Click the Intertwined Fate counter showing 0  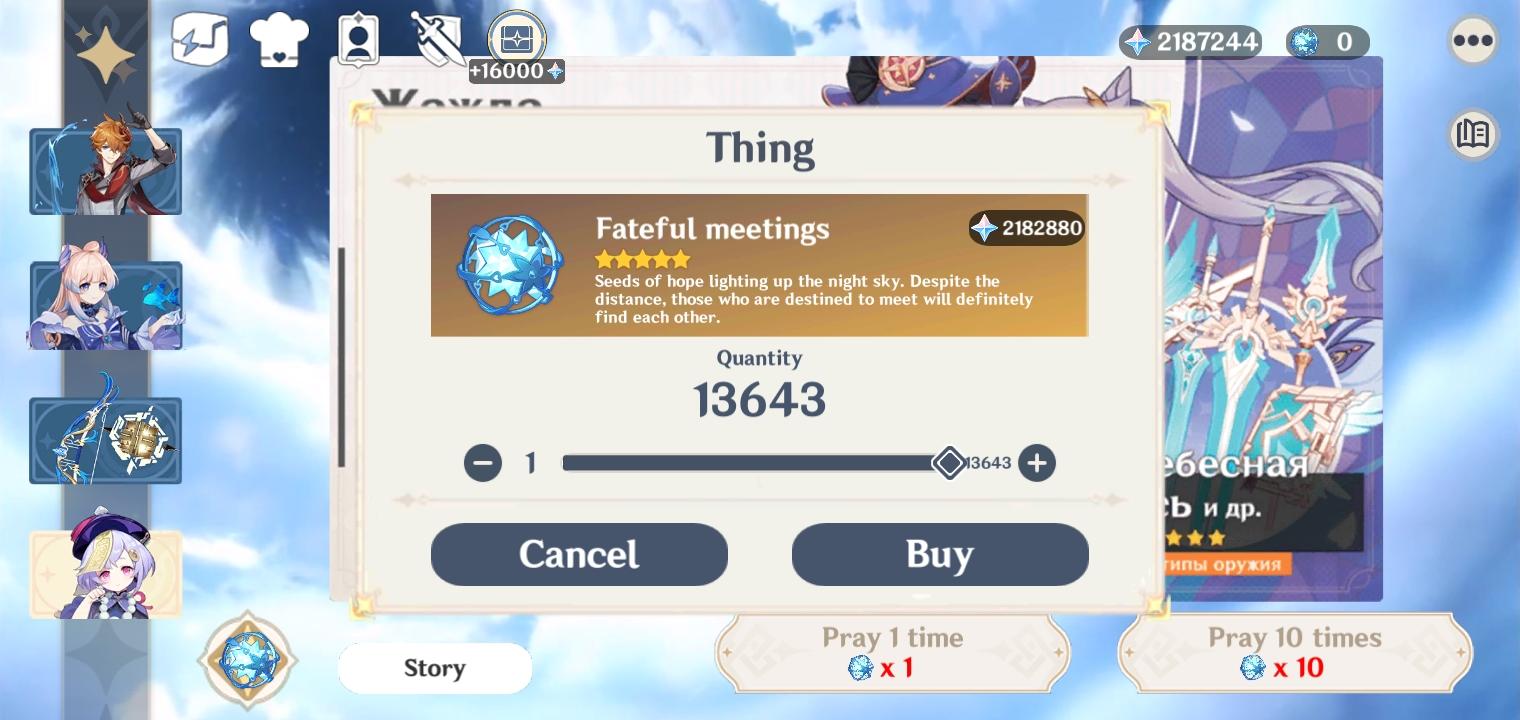coord(1327,42)
